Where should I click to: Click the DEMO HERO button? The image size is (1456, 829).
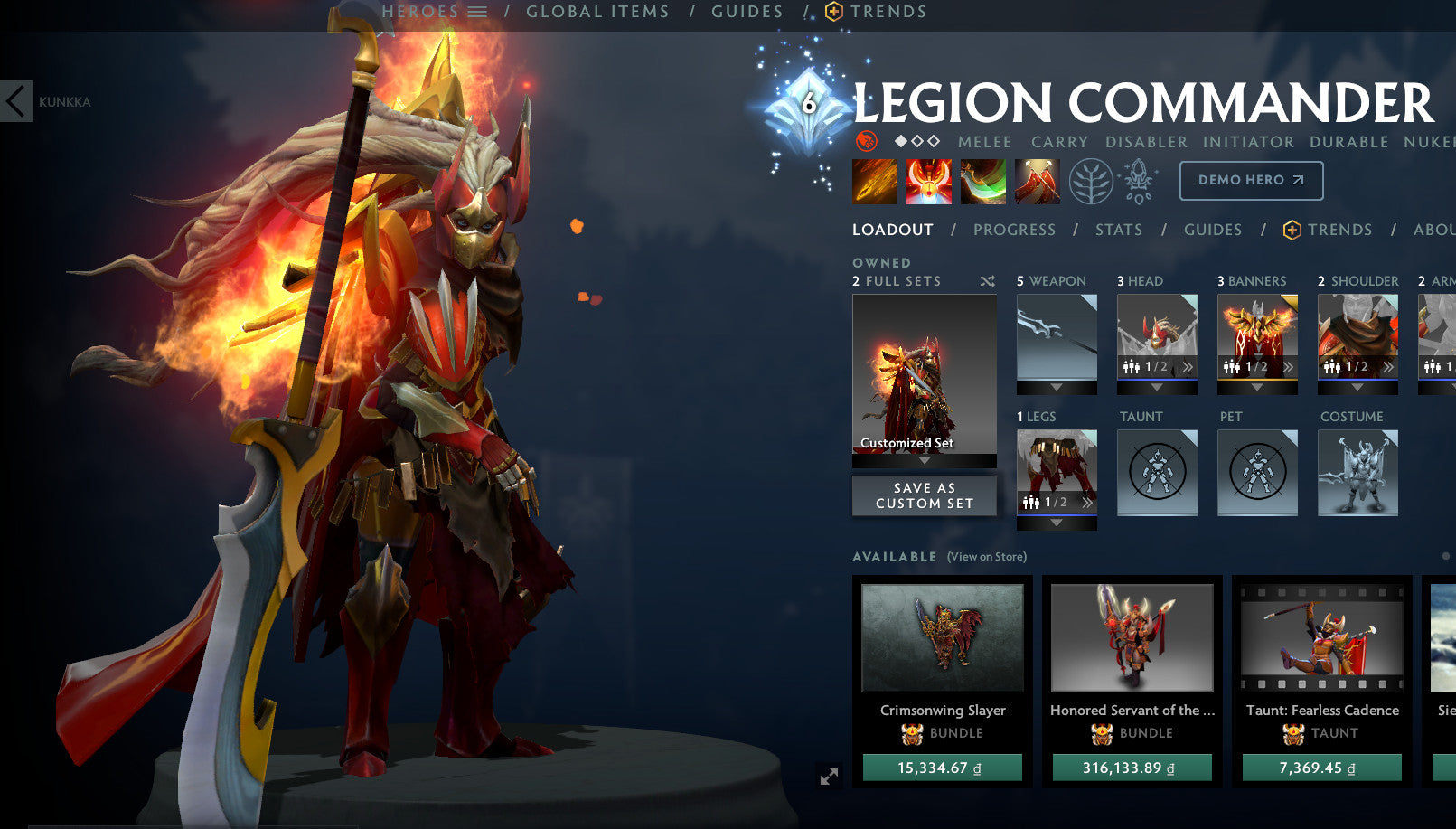(1251, 180)
